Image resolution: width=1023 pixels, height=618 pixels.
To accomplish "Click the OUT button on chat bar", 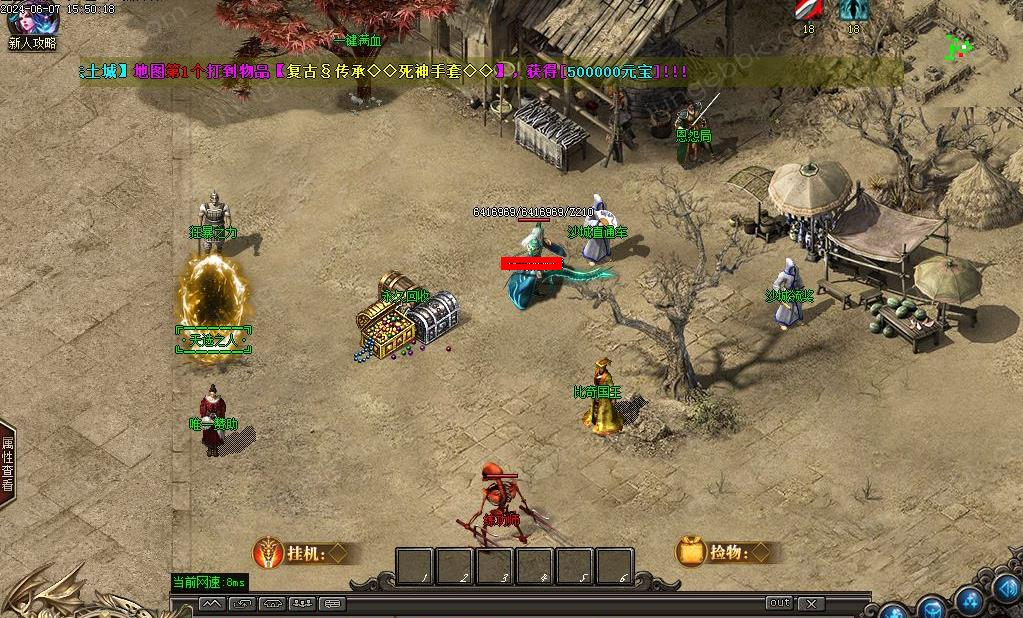I will (x=780, y=603).
